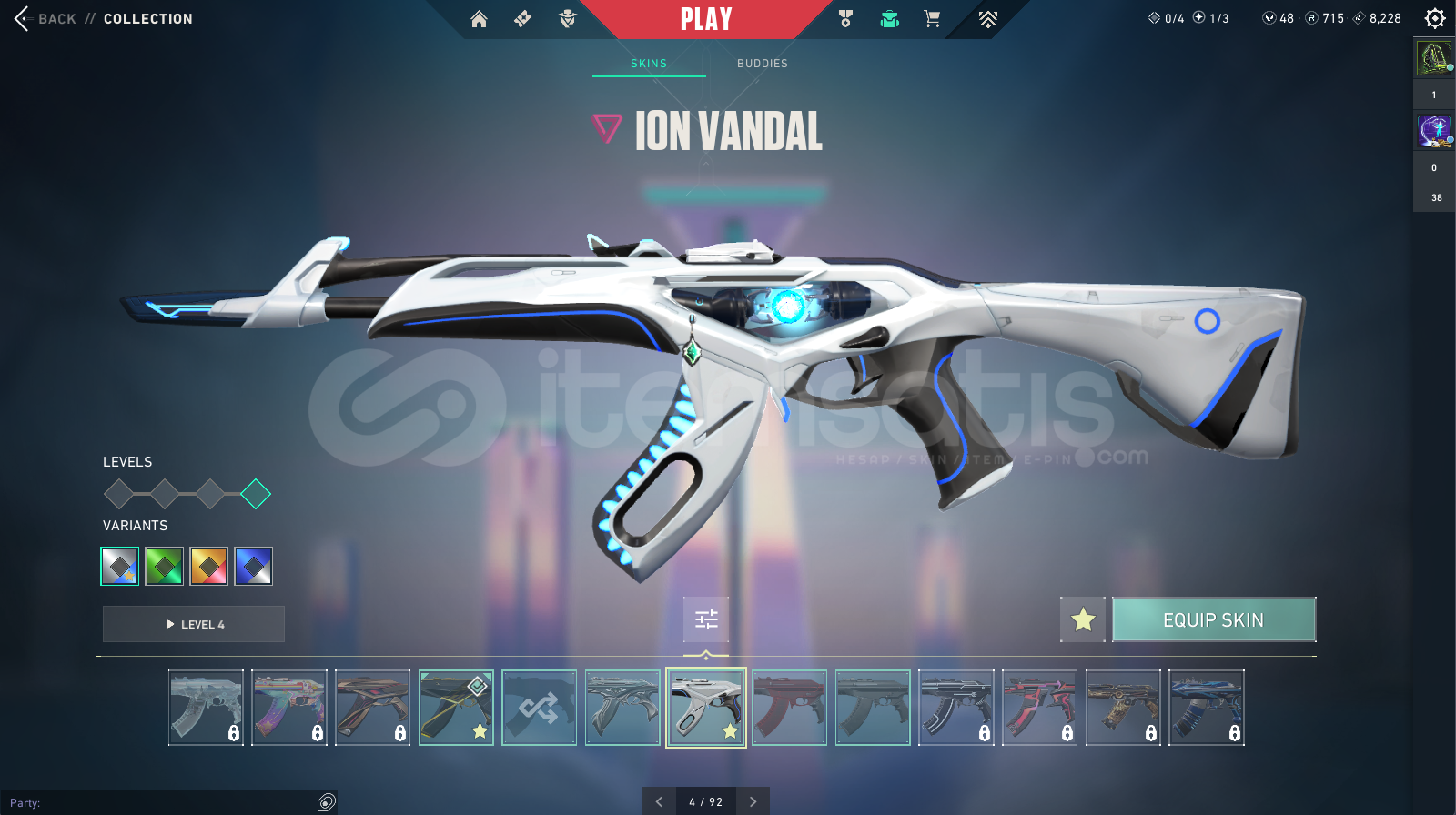The width and height of the screenshot is (1456, 815).
Task: Choose the yellow-red variant swatch
Action: (209, 567)
